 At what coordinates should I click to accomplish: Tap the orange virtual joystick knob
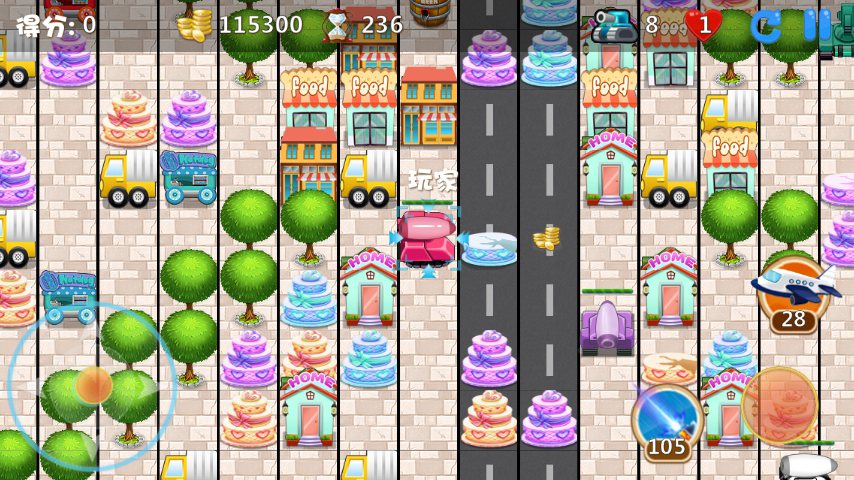94,384
